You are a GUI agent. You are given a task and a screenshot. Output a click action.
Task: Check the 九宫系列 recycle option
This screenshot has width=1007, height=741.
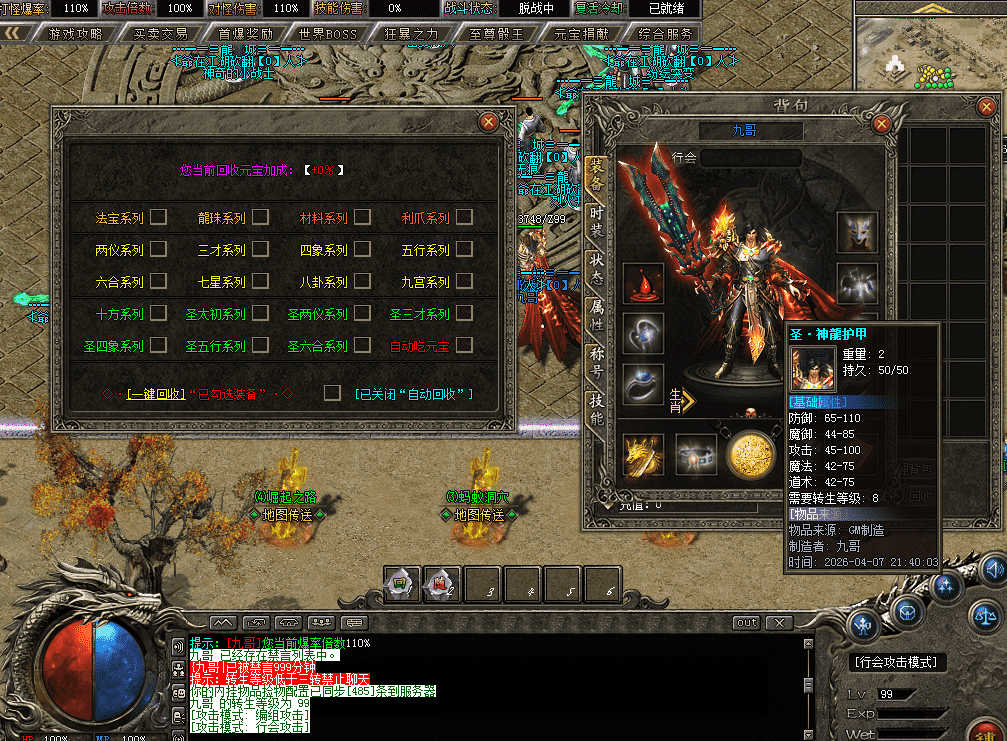click(x=463, y=282)
